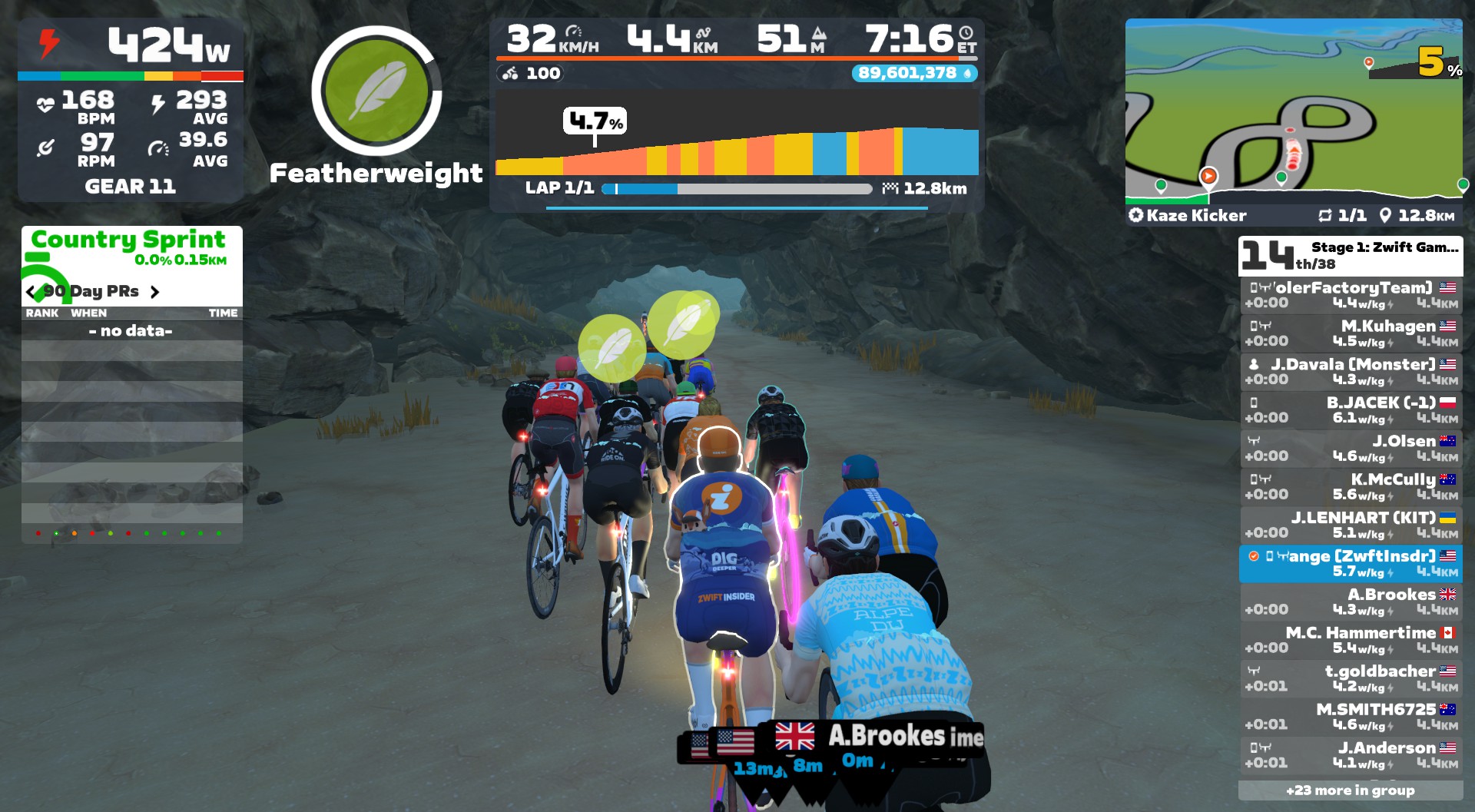Choose M.SMITH6725 from nearby riders
Viewport: 1475px width, 812px height.
coord(1351,718)
